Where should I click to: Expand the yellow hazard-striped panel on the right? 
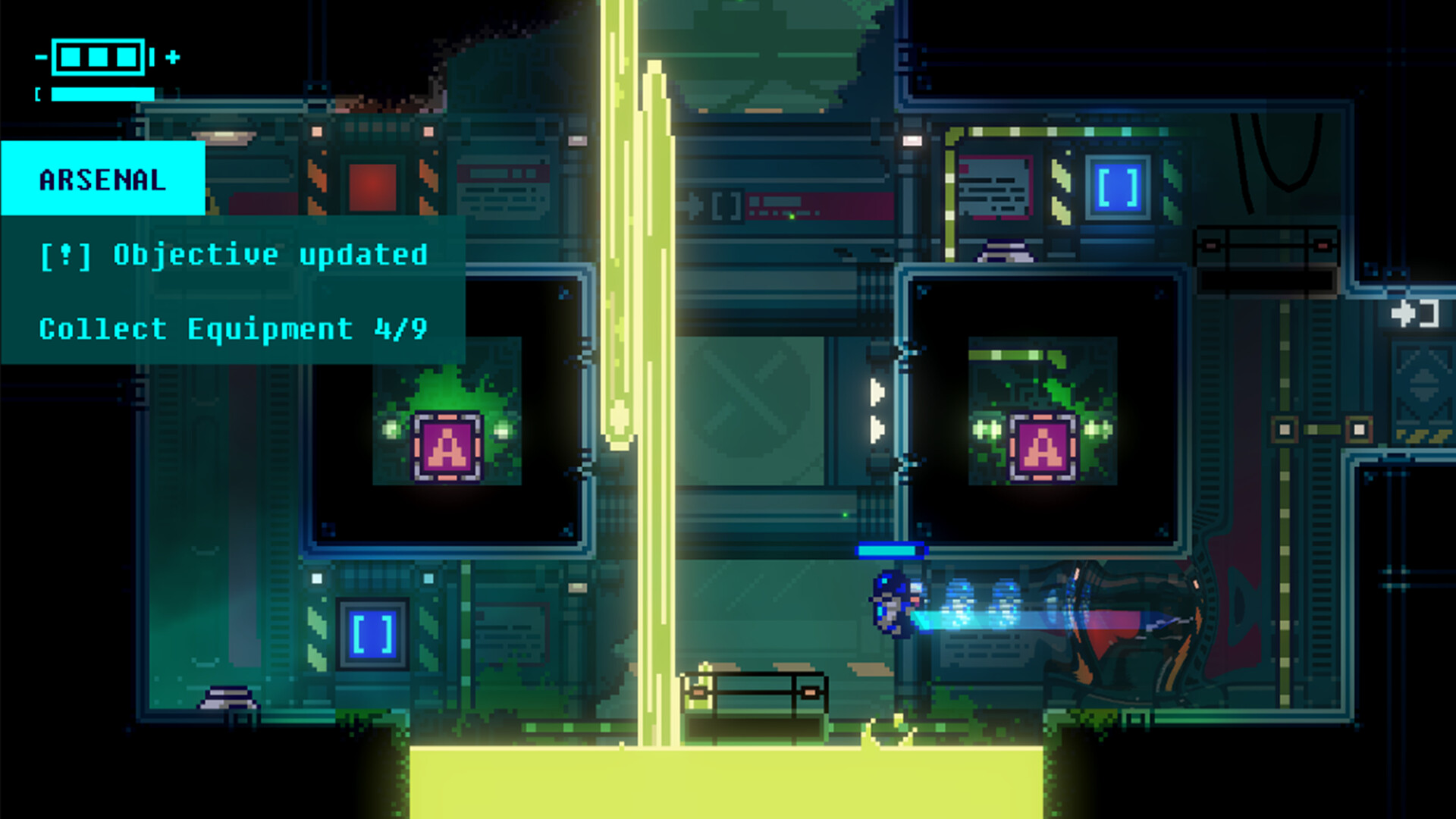click(x=1423, y=436)
